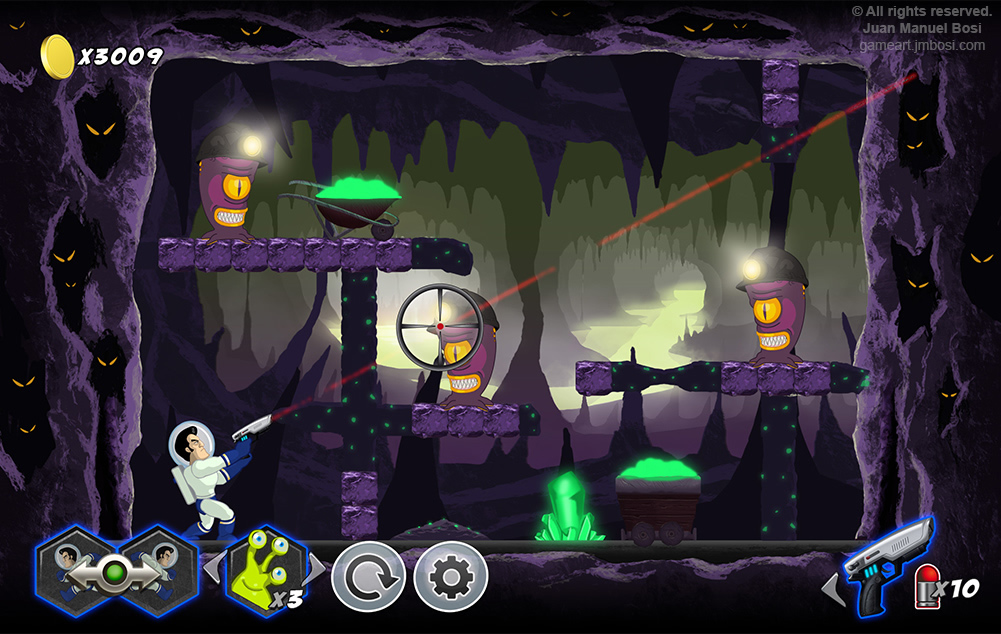Restart the level with the circular arrow button
1001x634 pixels.
point(368,577)
